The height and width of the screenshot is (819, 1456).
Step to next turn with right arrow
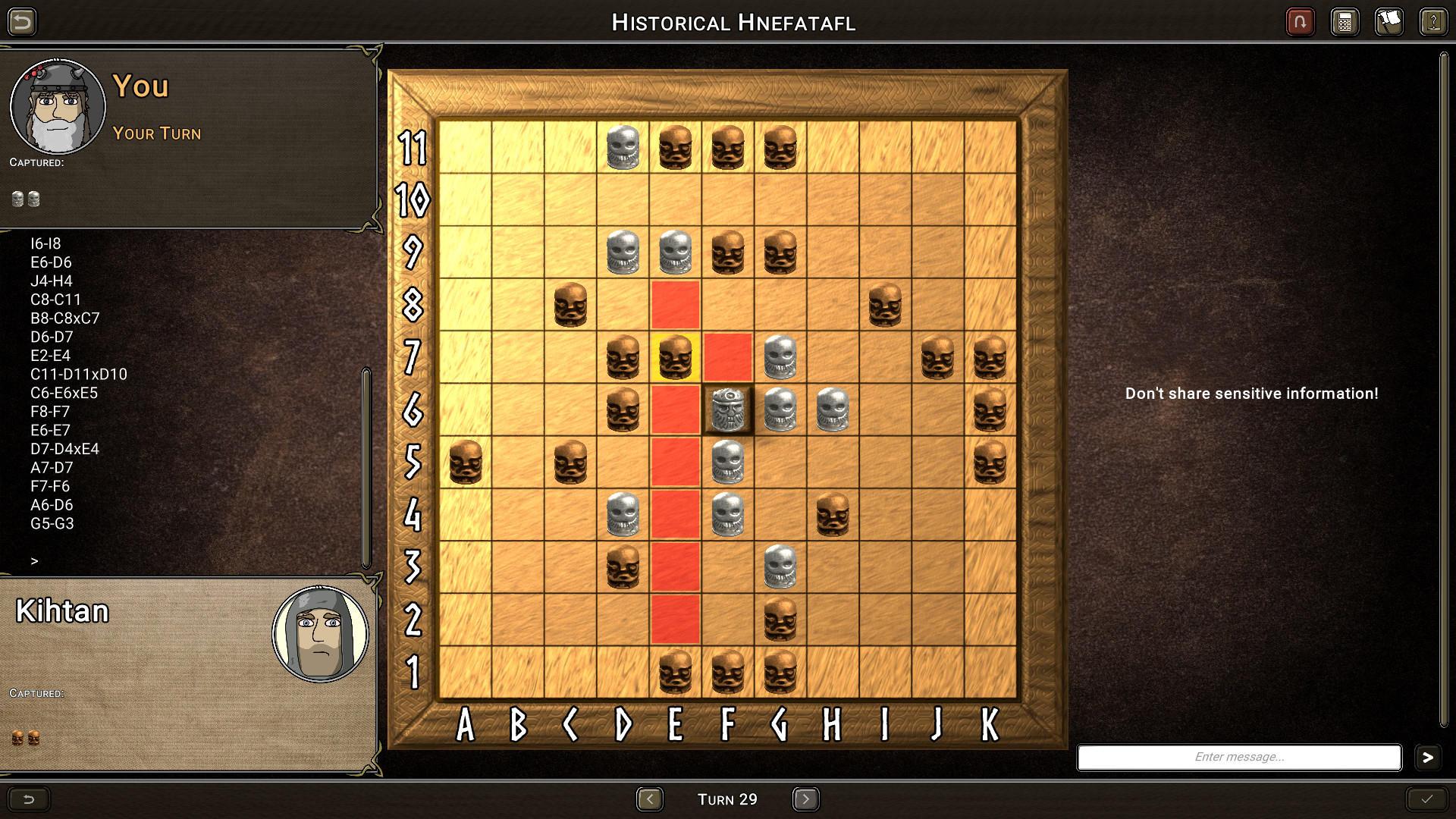pyautogui.click(x=806, y=799)
